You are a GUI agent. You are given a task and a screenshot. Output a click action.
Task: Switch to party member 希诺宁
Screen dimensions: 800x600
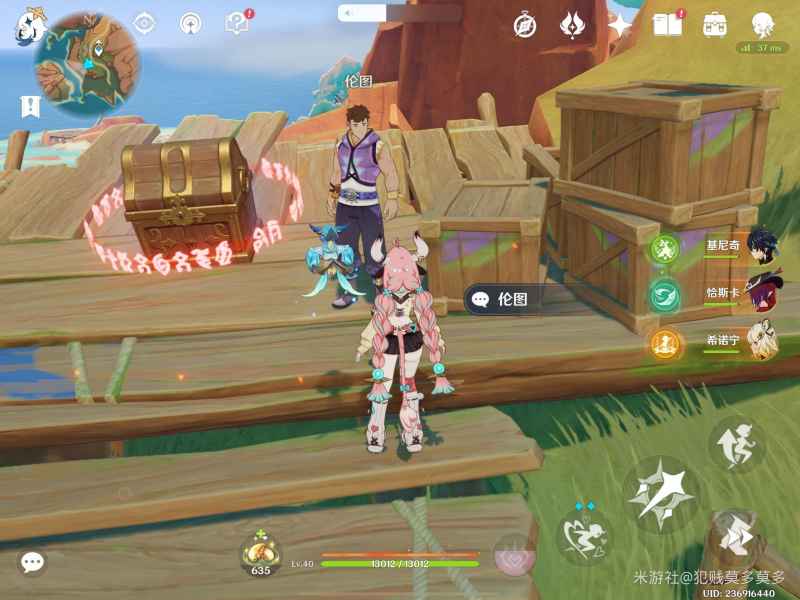coord(763,341)
